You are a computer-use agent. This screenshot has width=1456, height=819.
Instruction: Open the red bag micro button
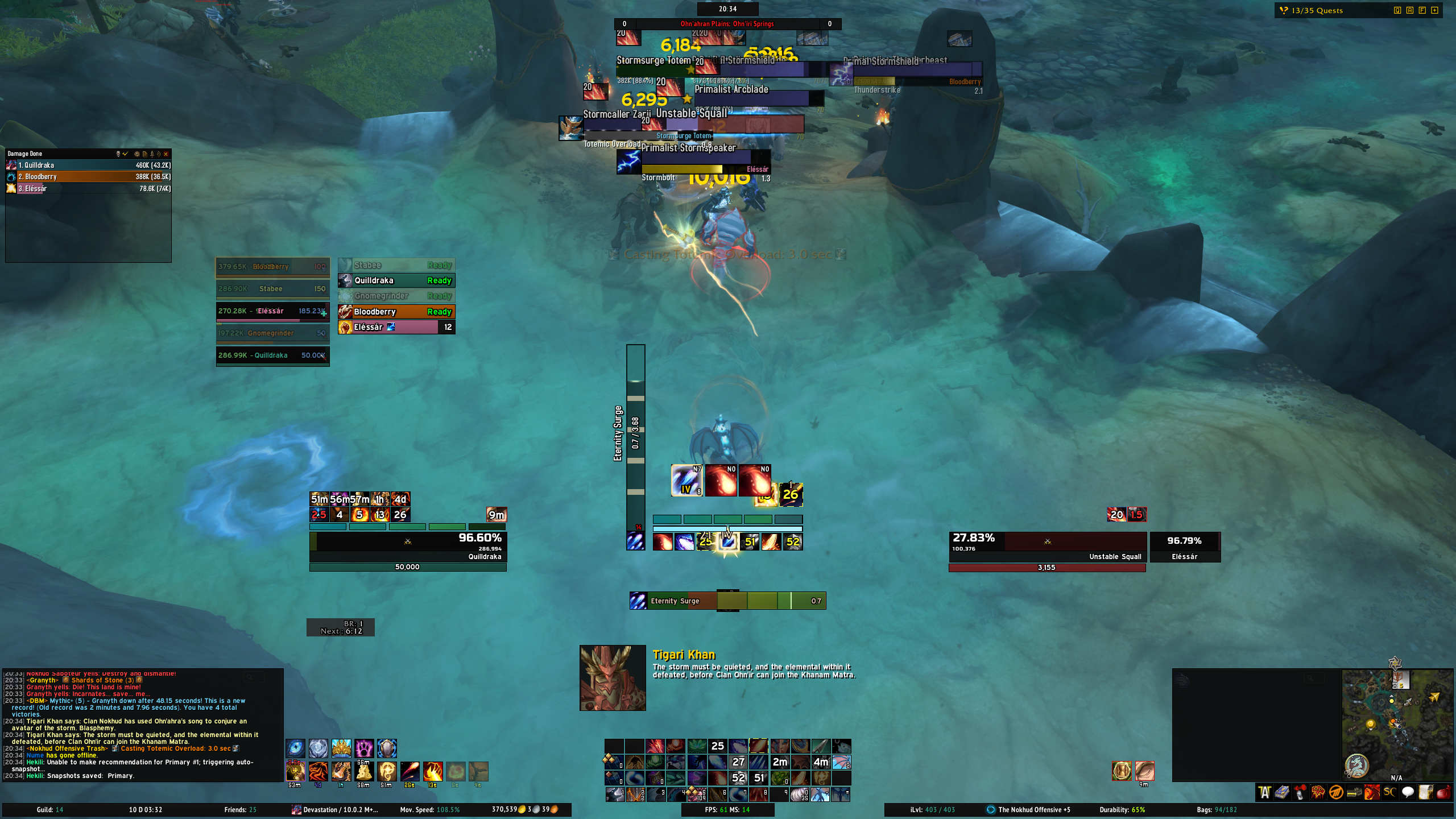(x=1443, y=792)
